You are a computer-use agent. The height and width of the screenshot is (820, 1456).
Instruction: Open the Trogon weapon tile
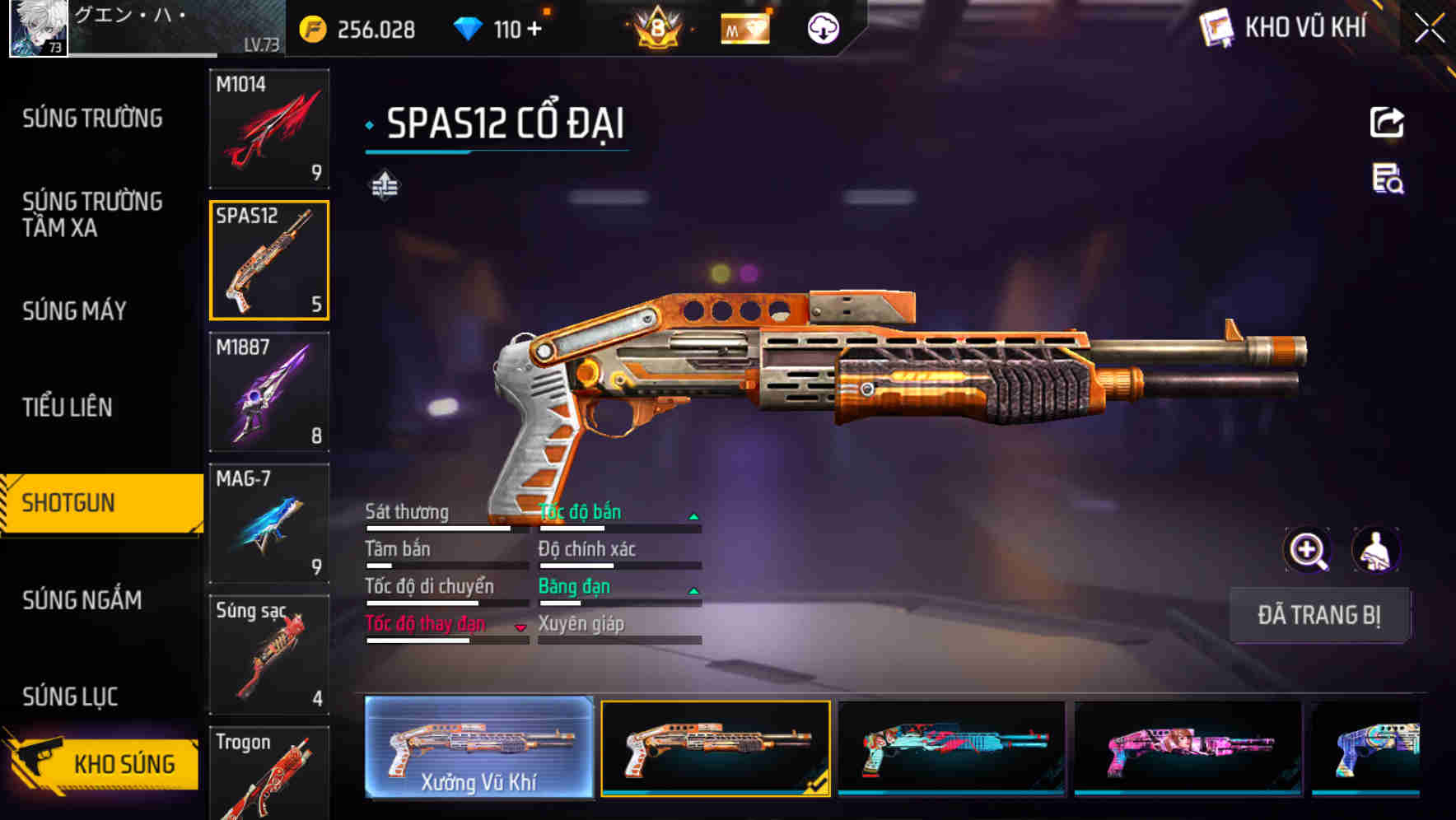[x=269, y=774]
